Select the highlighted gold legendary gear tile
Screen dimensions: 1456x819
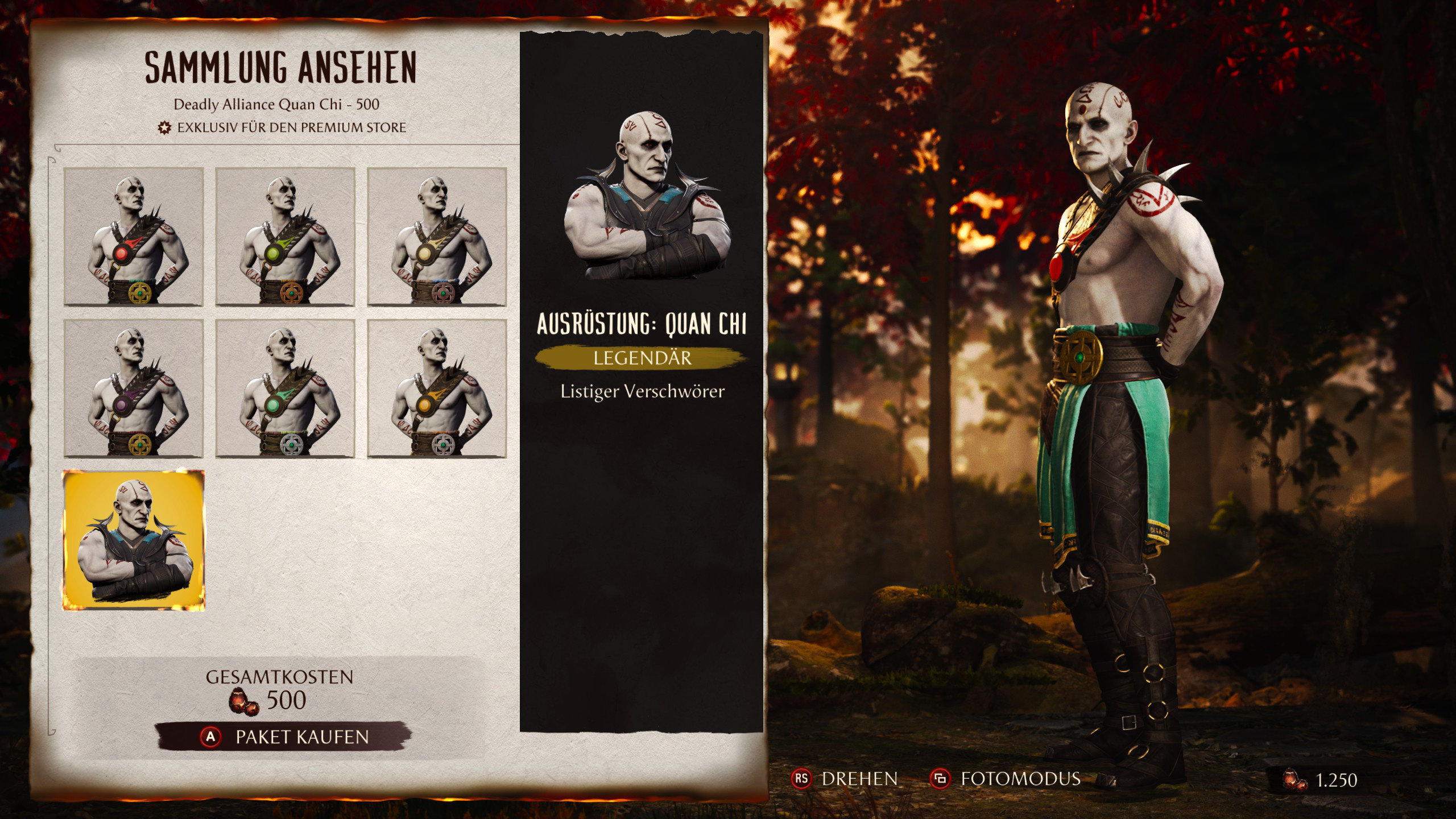pos(134,540)
